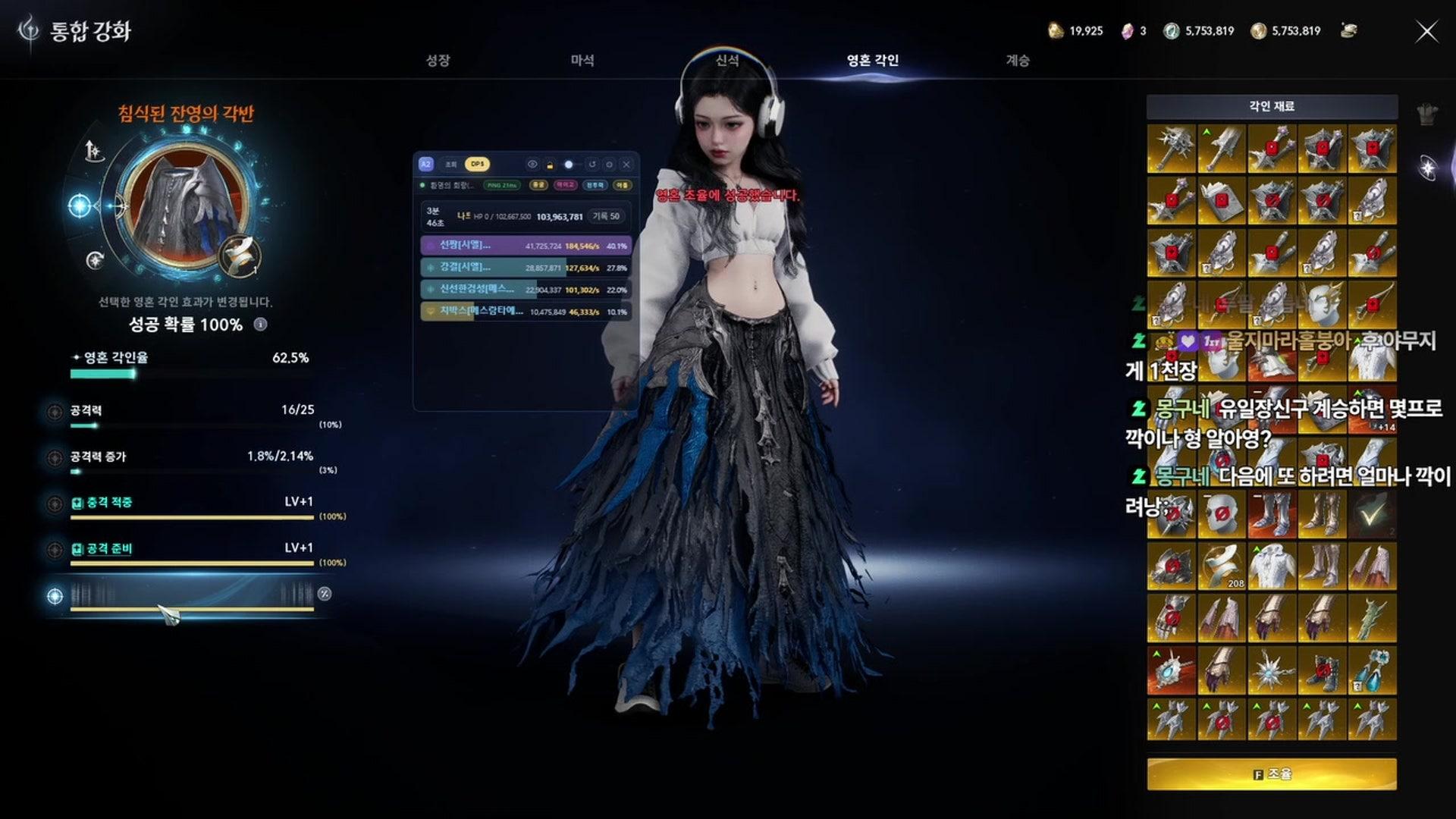Click the yellow 조율 button
This screenshot has width=1456, height=819.
(1271, 774)
